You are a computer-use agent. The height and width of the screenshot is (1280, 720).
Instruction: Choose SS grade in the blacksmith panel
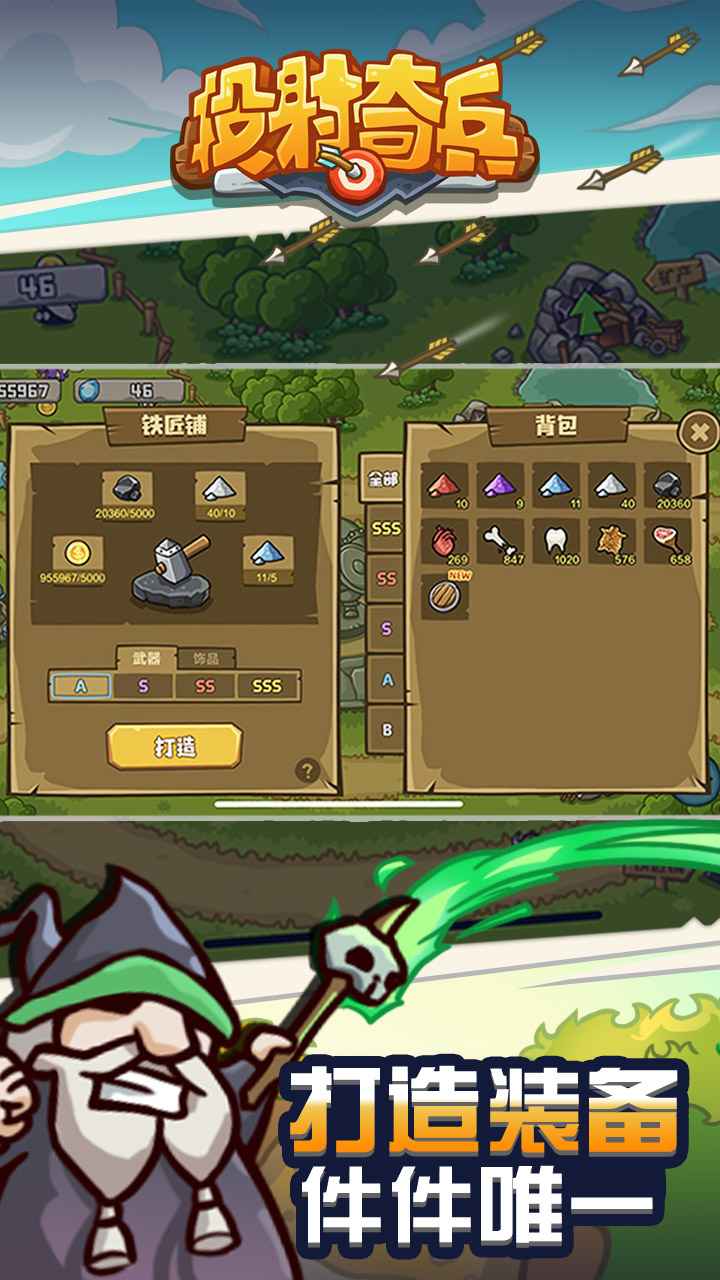[x=205, y=686]
